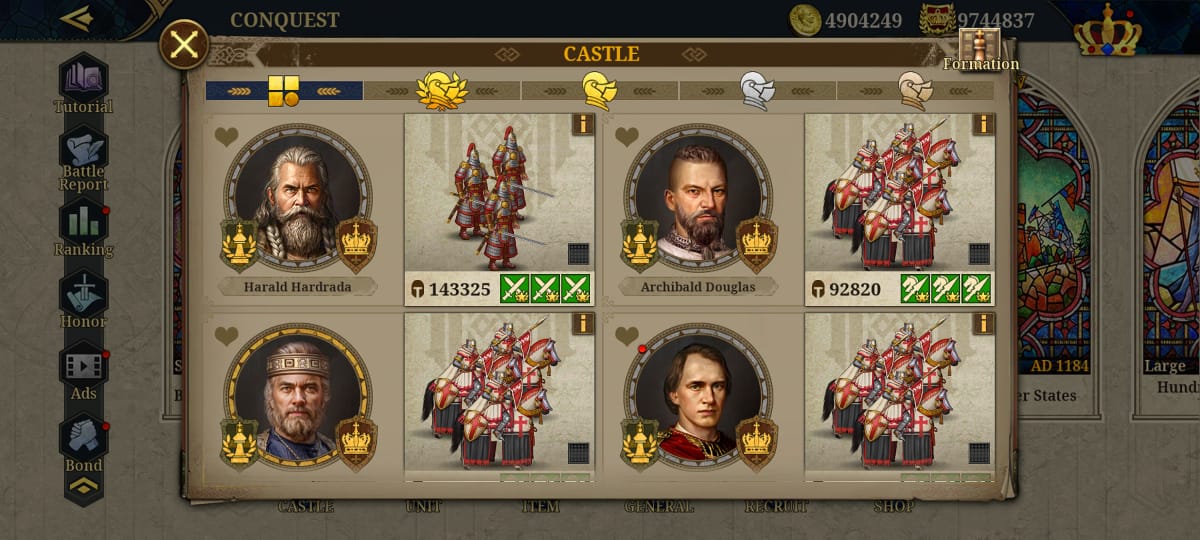Collapse the side menu with chevron button

(x=83, y=486)
